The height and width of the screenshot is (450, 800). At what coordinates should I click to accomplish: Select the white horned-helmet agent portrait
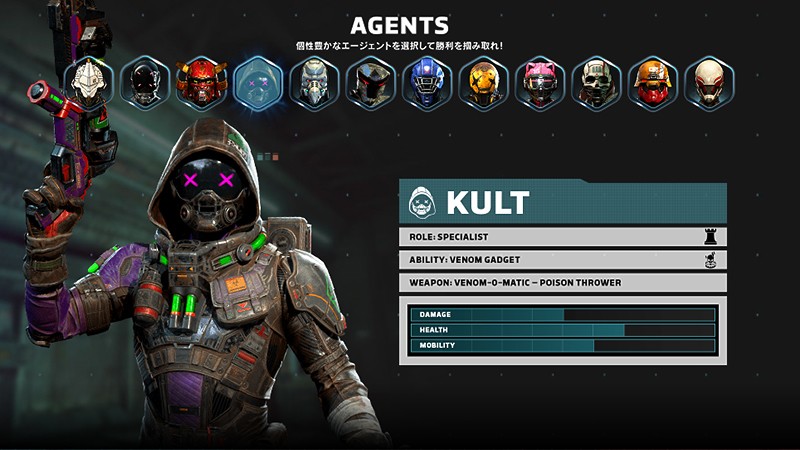pos(88,83)
